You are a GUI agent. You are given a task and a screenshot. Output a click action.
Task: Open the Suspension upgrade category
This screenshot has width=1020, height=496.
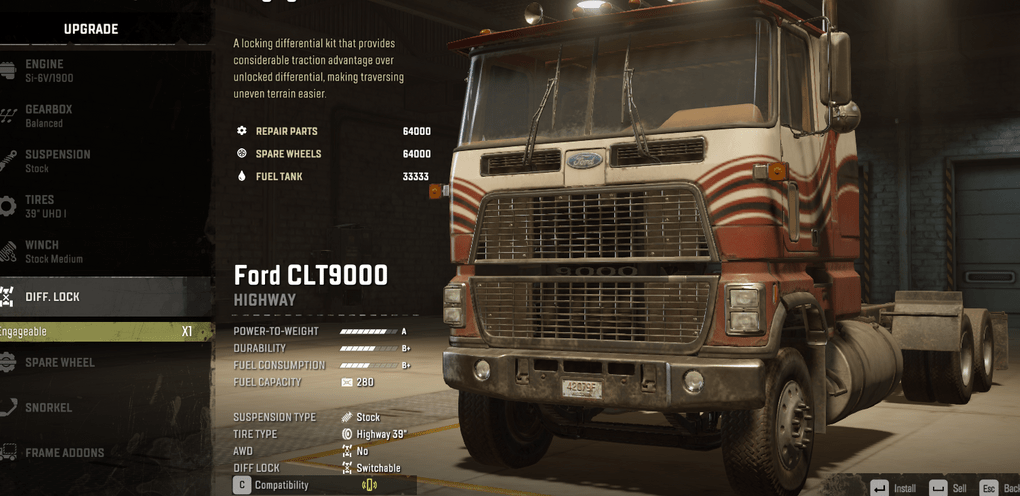[x=57, y=160]
